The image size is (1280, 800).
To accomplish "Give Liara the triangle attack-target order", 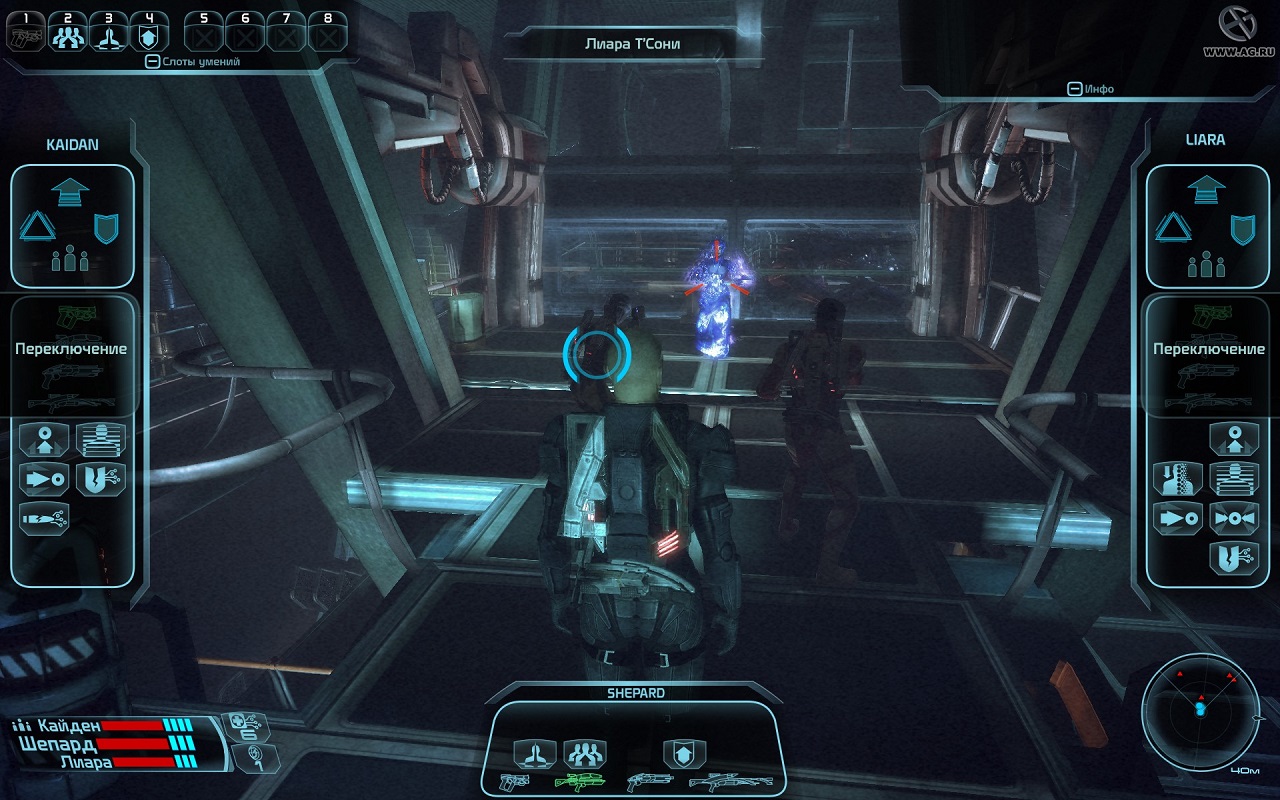I will [x=1172, y=228].
